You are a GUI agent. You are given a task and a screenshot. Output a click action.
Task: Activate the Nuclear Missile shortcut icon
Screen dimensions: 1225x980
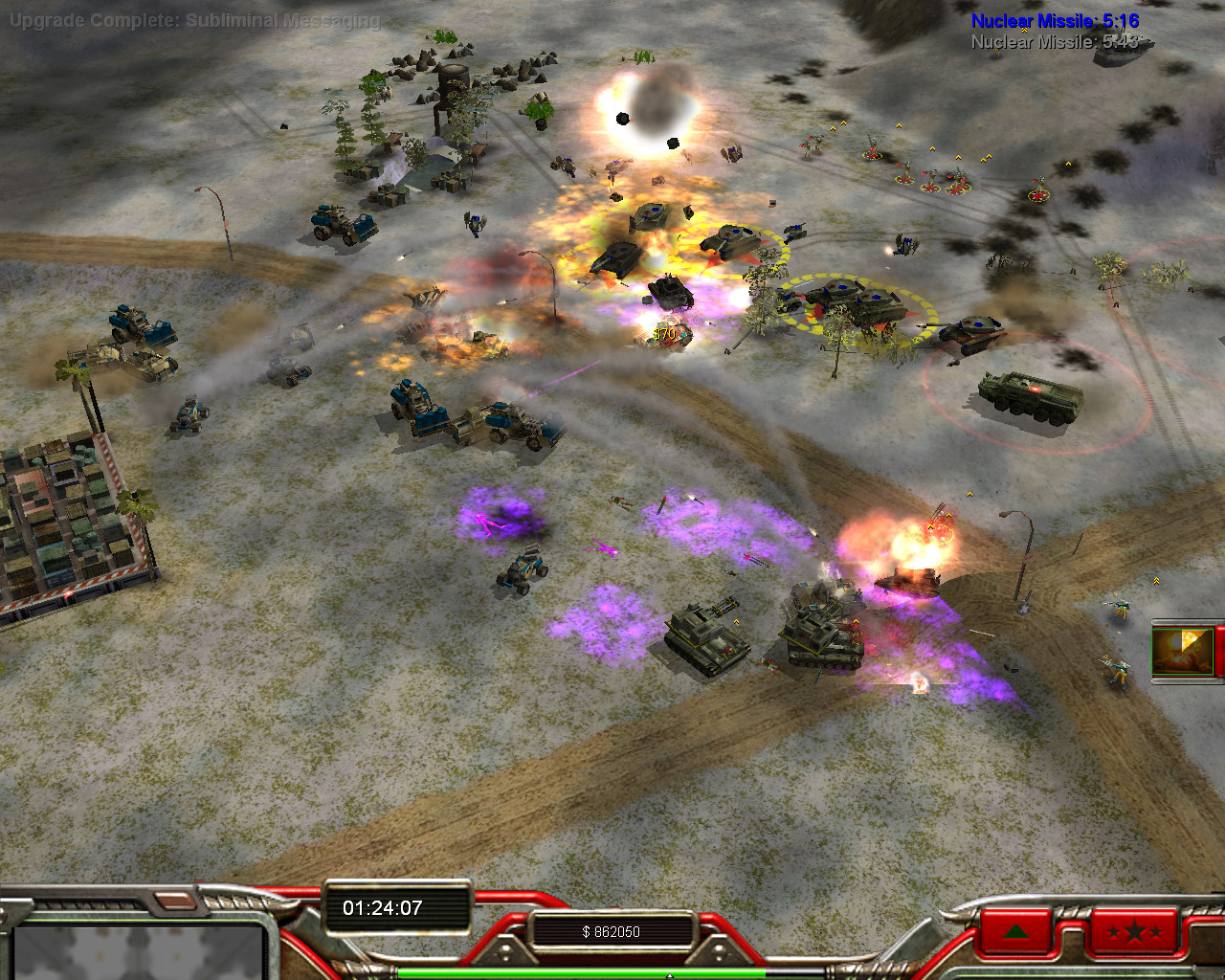click(1185, 651)
